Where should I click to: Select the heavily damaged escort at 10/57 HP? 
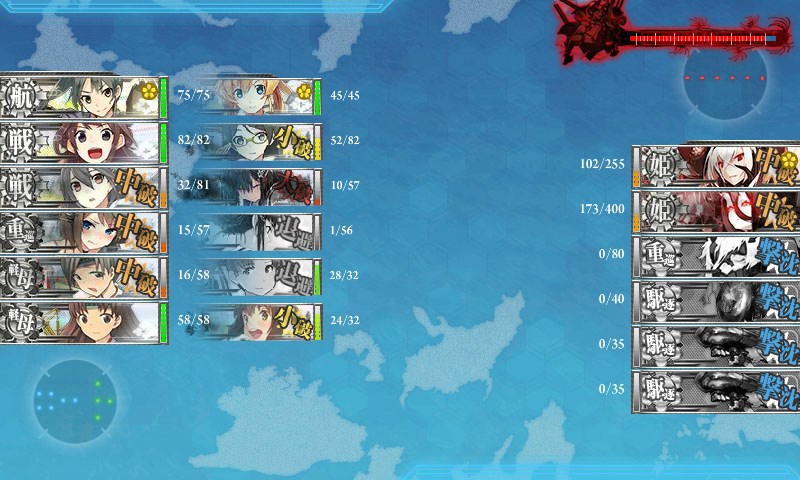[x=258, y=187]
